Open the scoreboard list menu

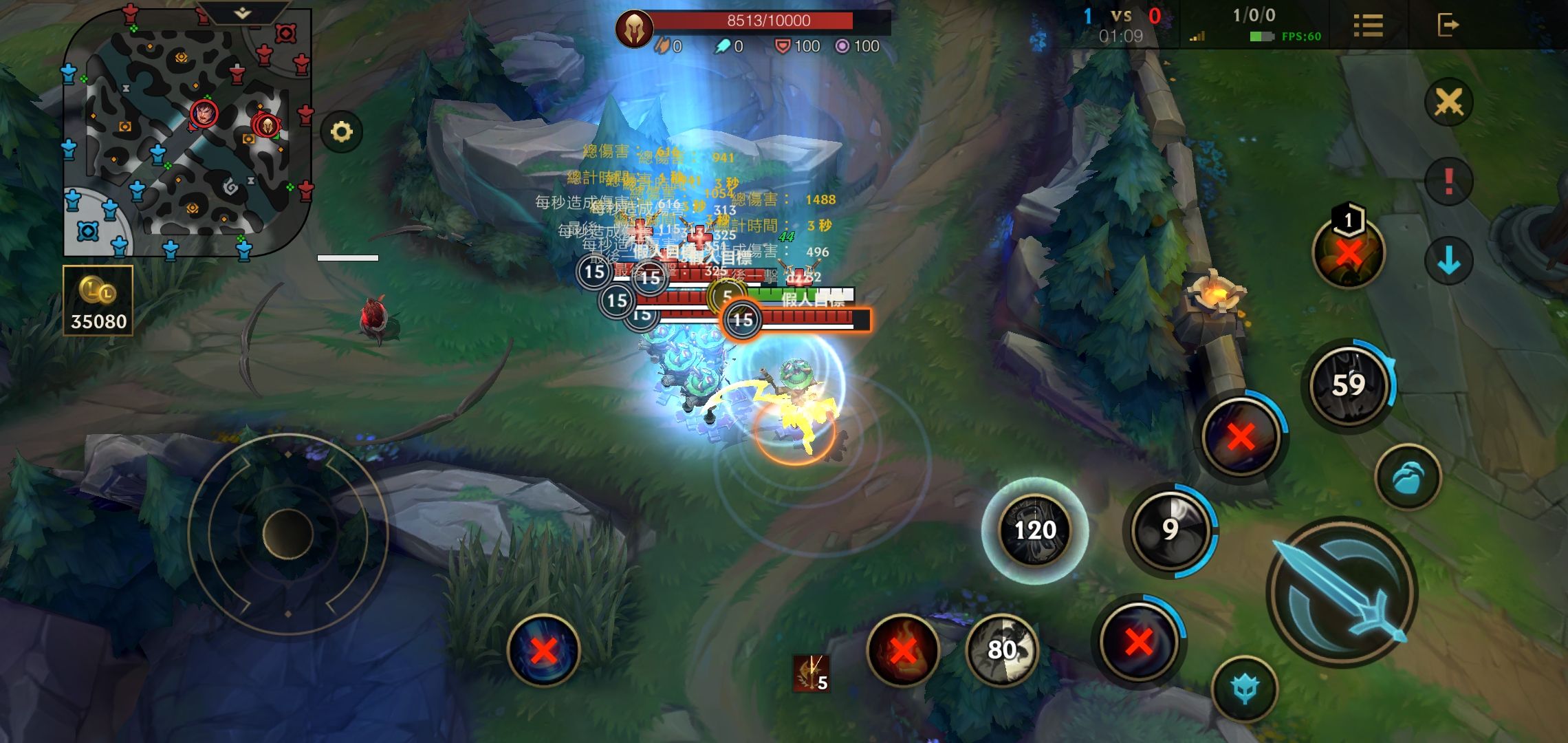coord(1368,25)
